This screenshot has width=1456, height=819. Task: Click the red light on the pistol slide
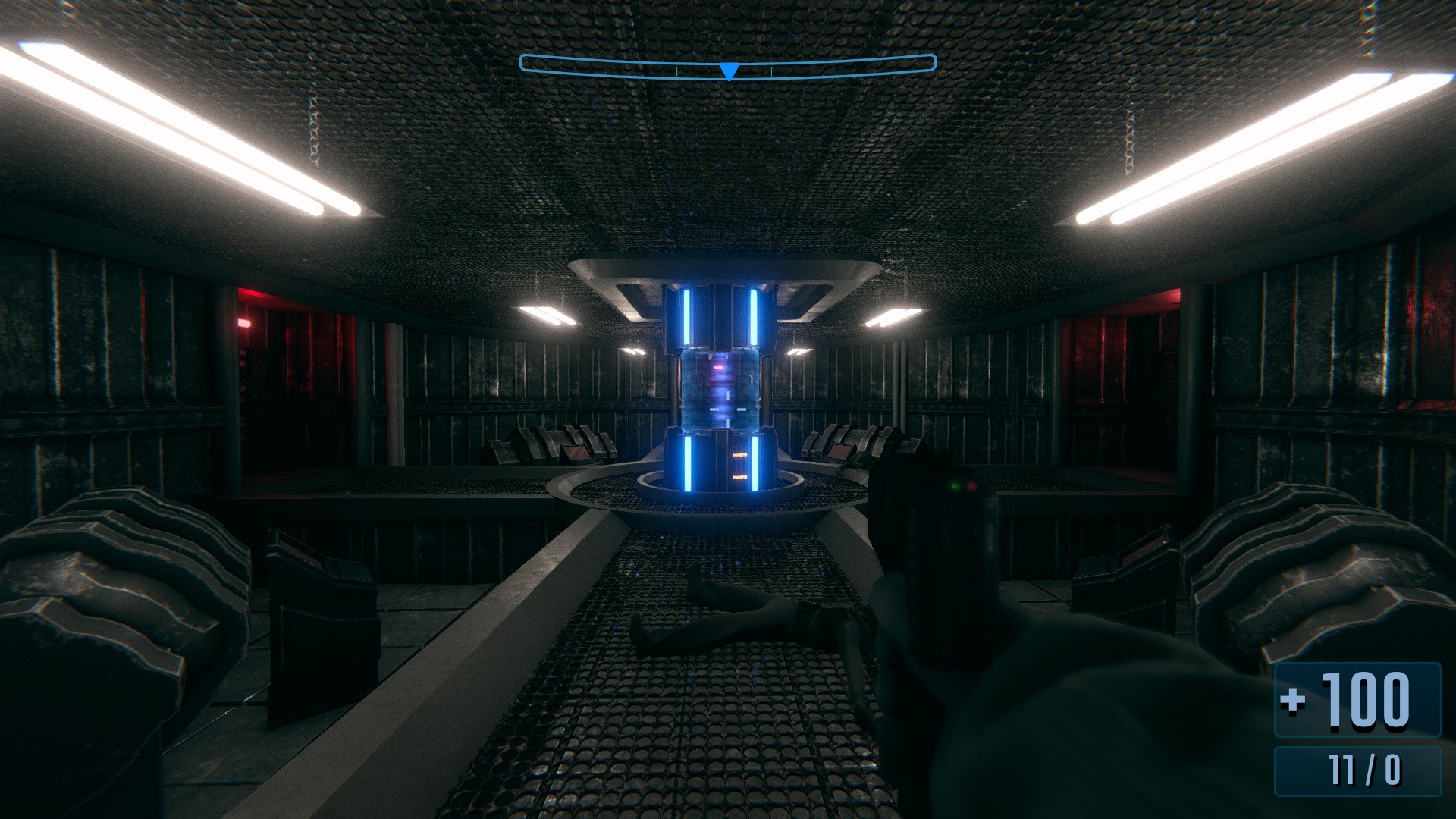pos(971,487)
